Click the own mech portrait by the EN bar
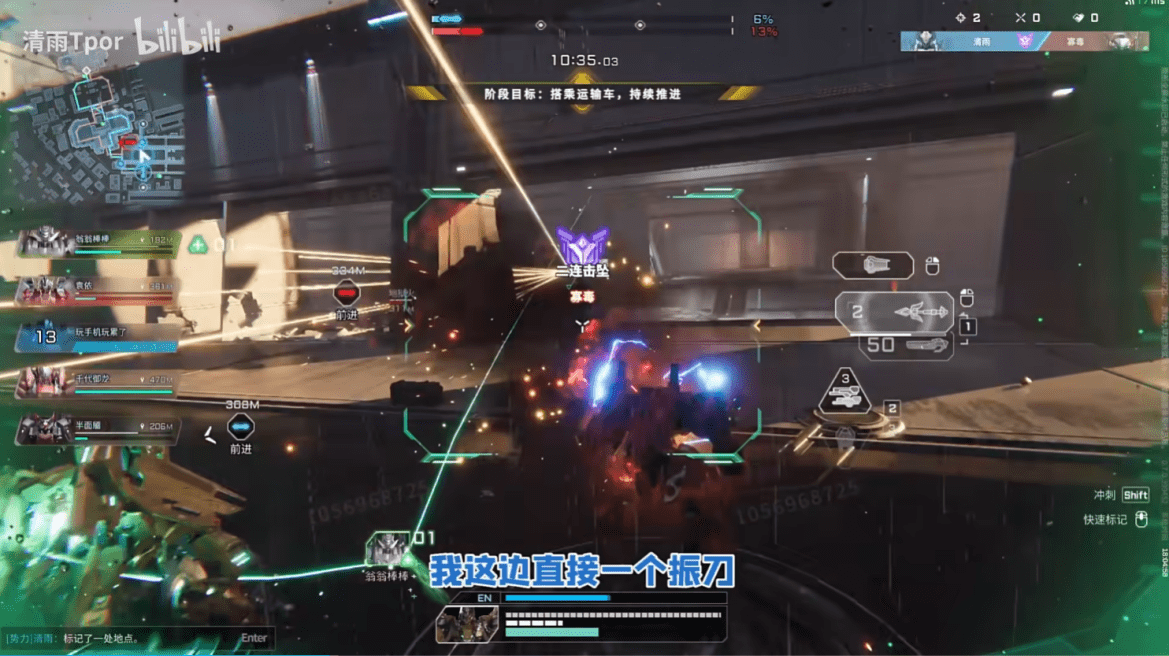Viewport: 1169px width, 656px height. (467, 624)
